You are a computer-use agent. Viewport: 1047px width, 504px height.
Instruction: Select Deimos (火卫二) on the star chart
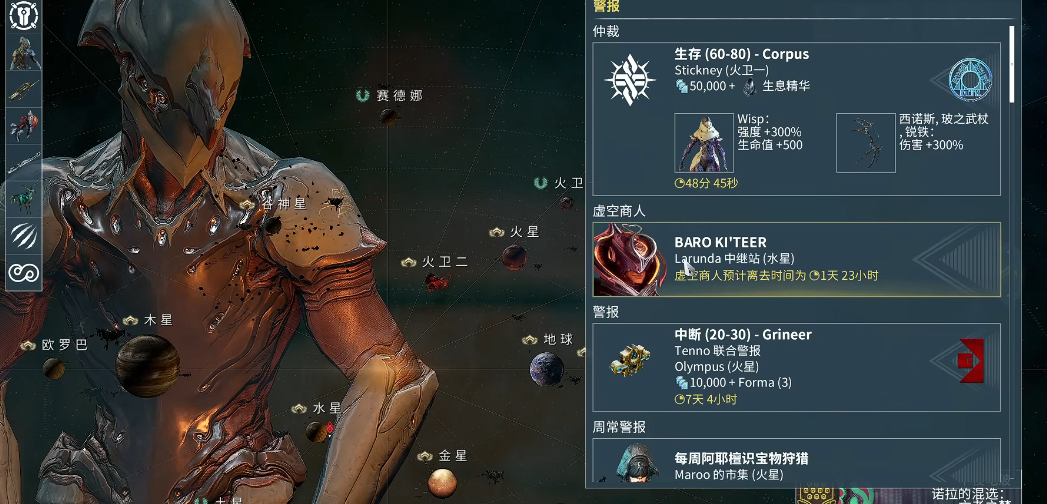(435, 282)
